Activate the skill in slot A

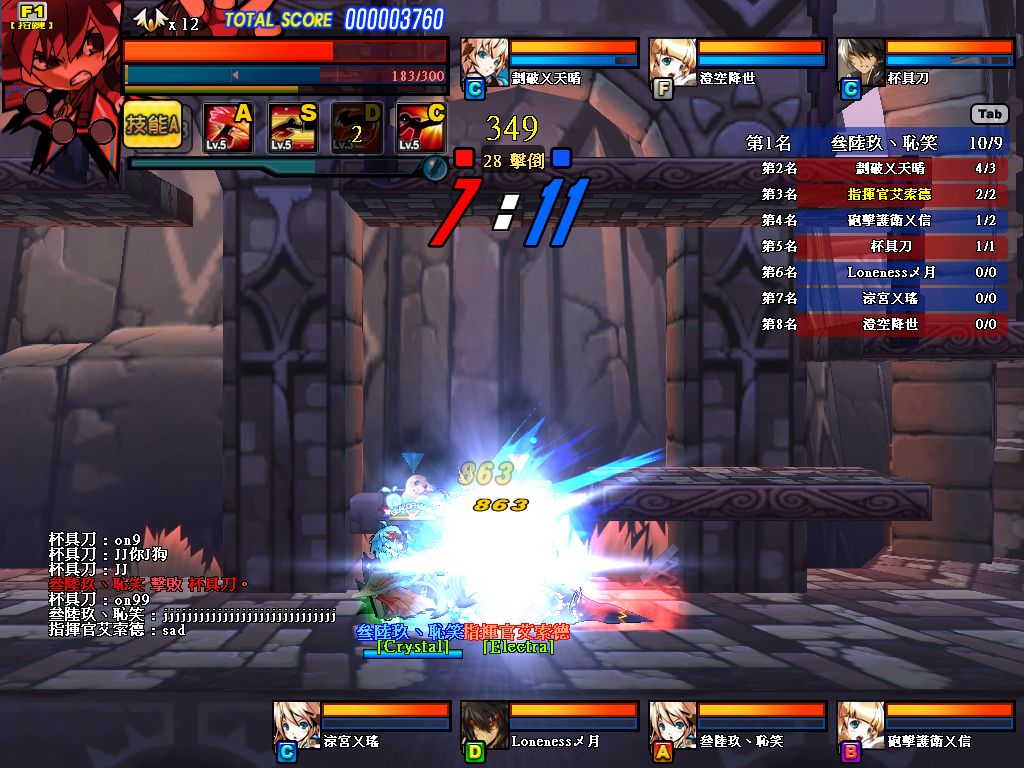point(227,127)
